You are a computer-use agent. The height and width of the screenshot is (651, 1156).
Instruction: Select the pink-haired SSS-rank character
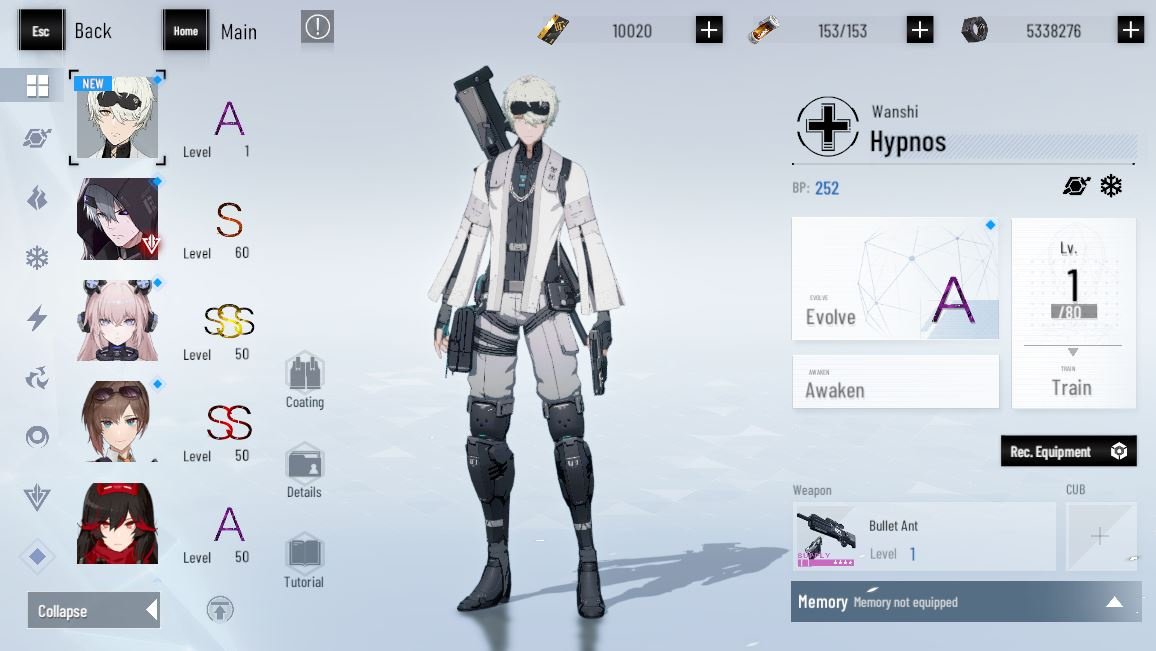click(118, 320)
